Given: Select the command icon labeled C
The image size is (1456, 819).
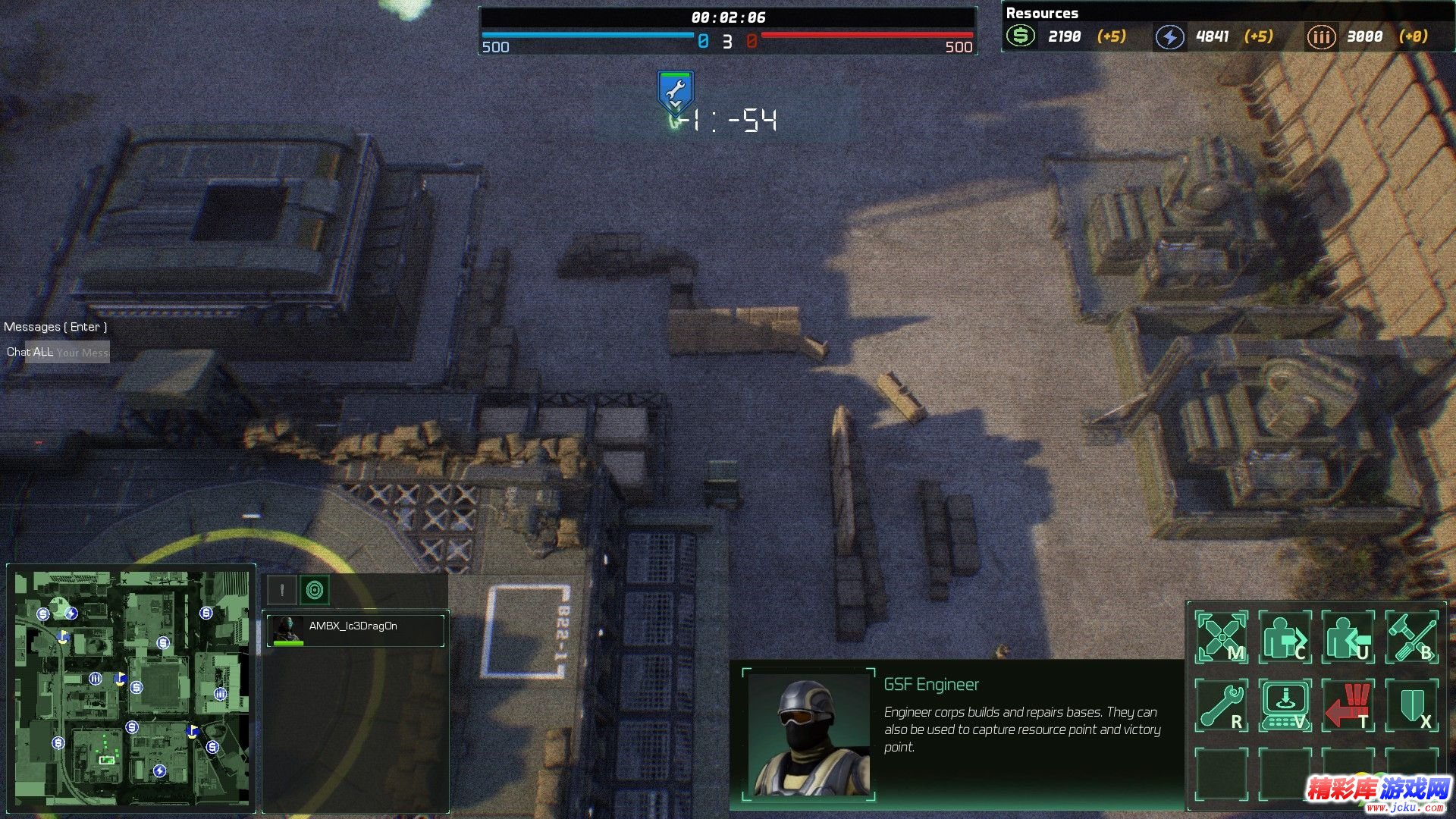Looking at the screenshot, I should point(1285,637).
